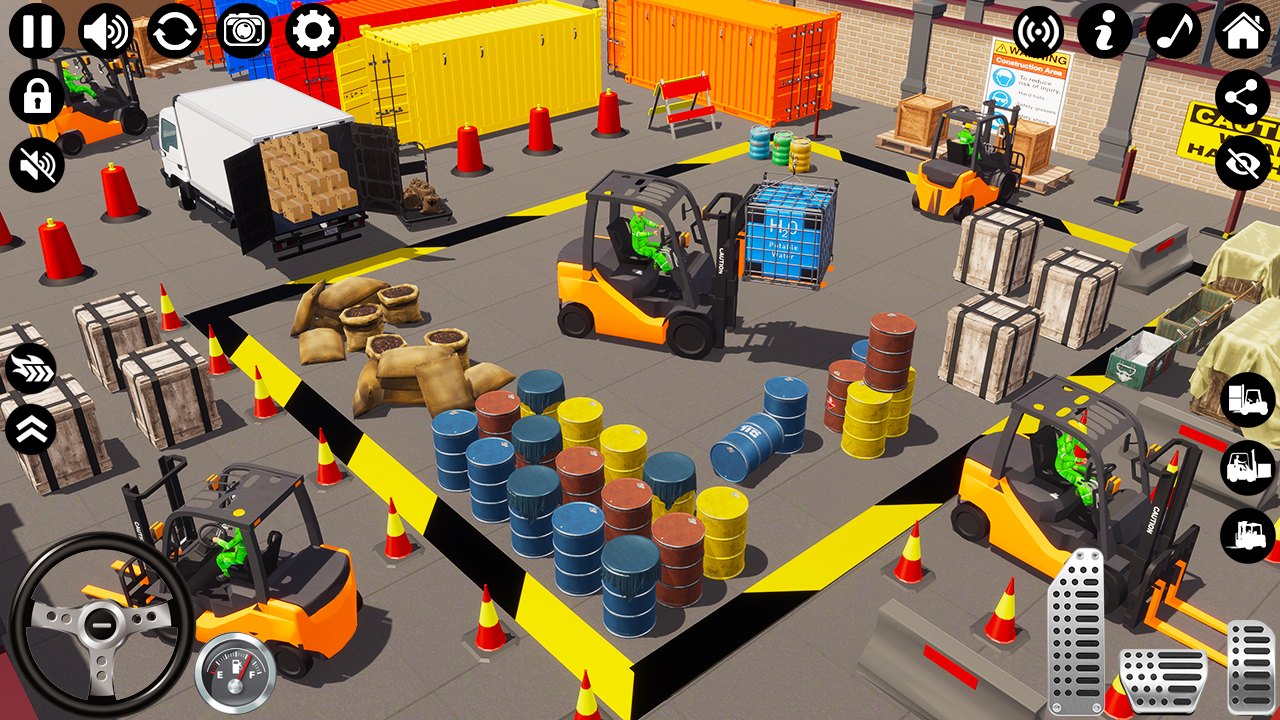The width and height of the screenshot is (1280, 720).
Task: Pause the game
Action: point(35,30)
